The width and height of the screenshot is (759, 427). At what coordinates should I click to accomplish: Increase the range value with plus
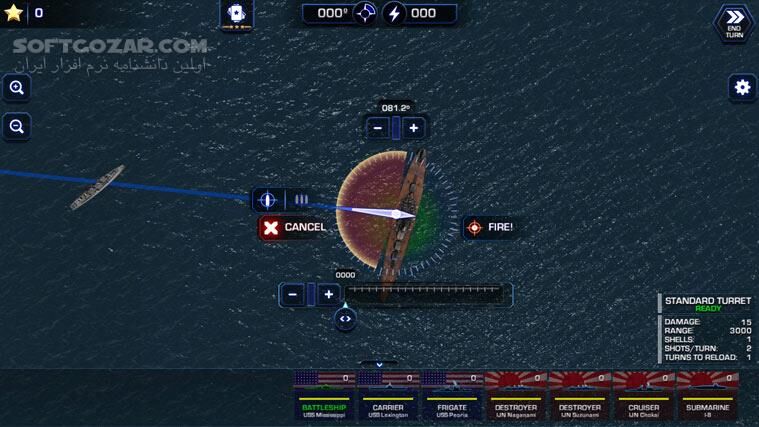tap(328, 294)
